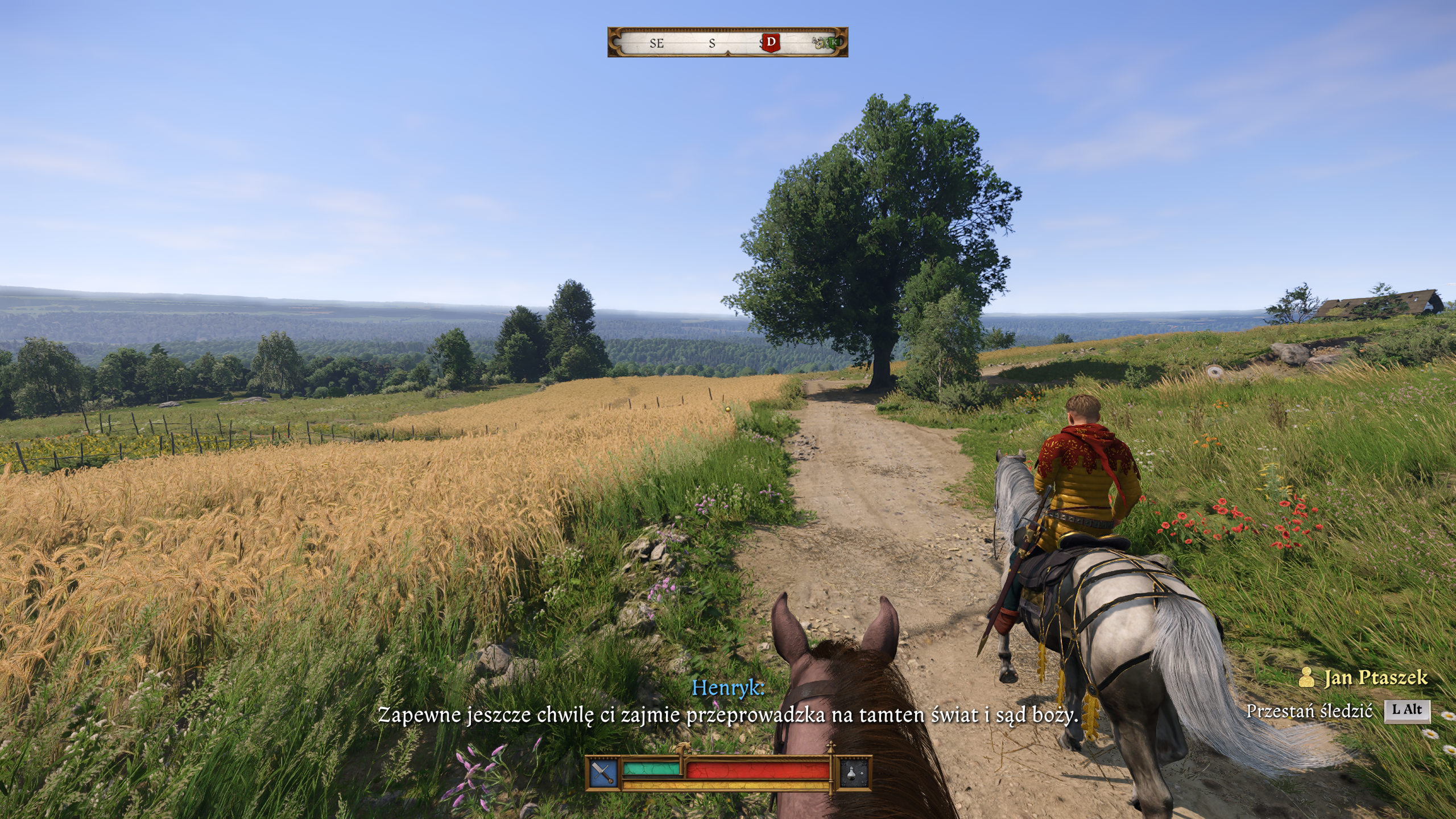The height and width of the screenshot is (819, 1456).
Task: Select the potion flask slot
Action: pos(856,773)
